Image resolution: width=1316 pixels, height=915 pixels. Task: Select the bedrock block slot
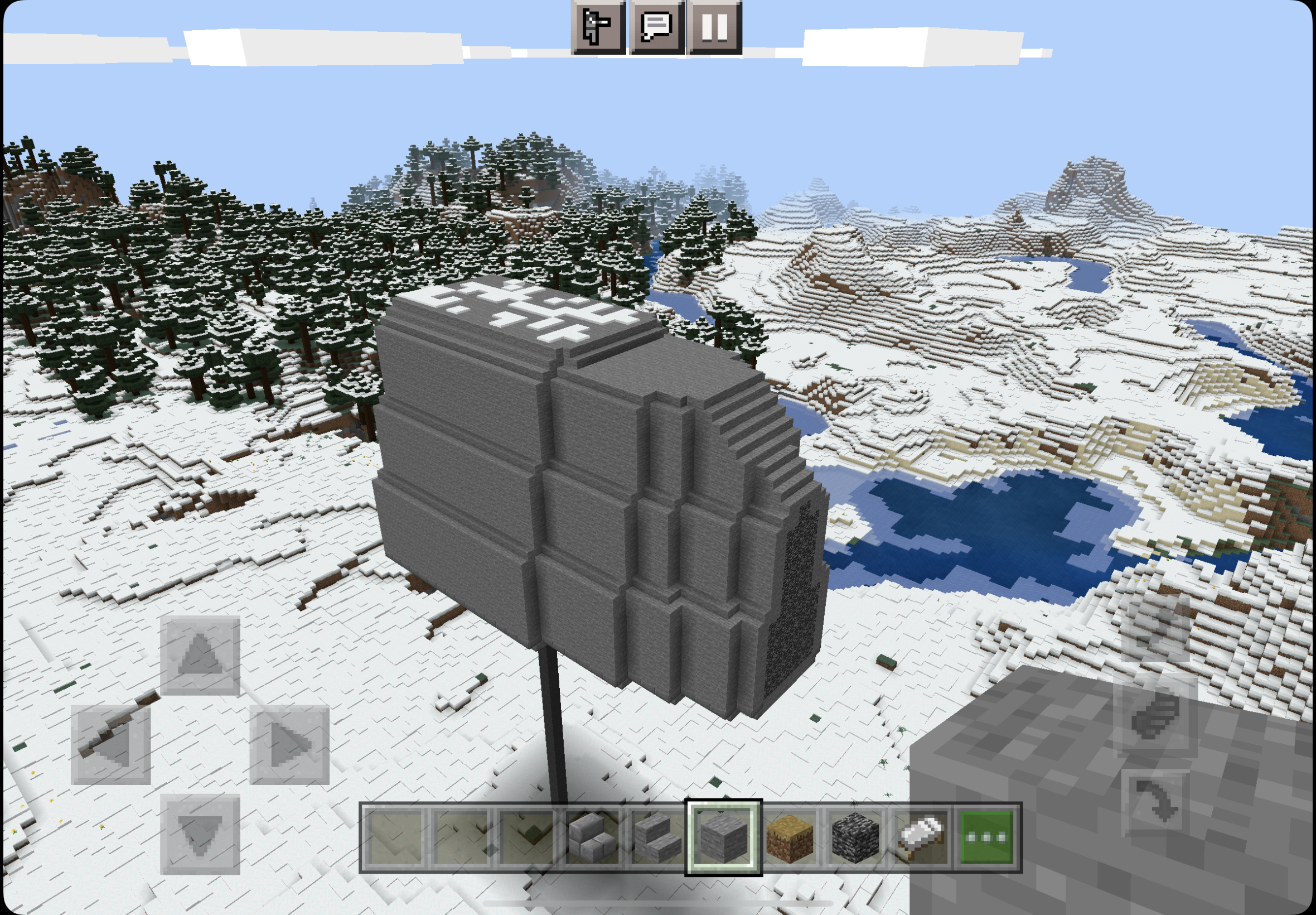(855, 838)
